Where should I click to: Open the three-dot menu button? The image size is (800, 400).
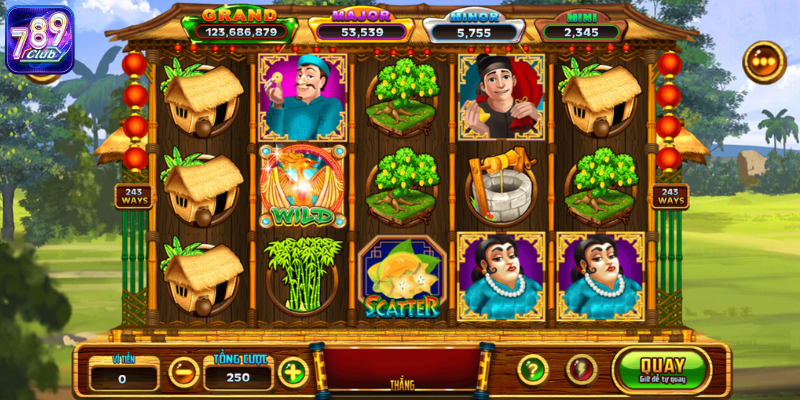[x=764, y=62]
